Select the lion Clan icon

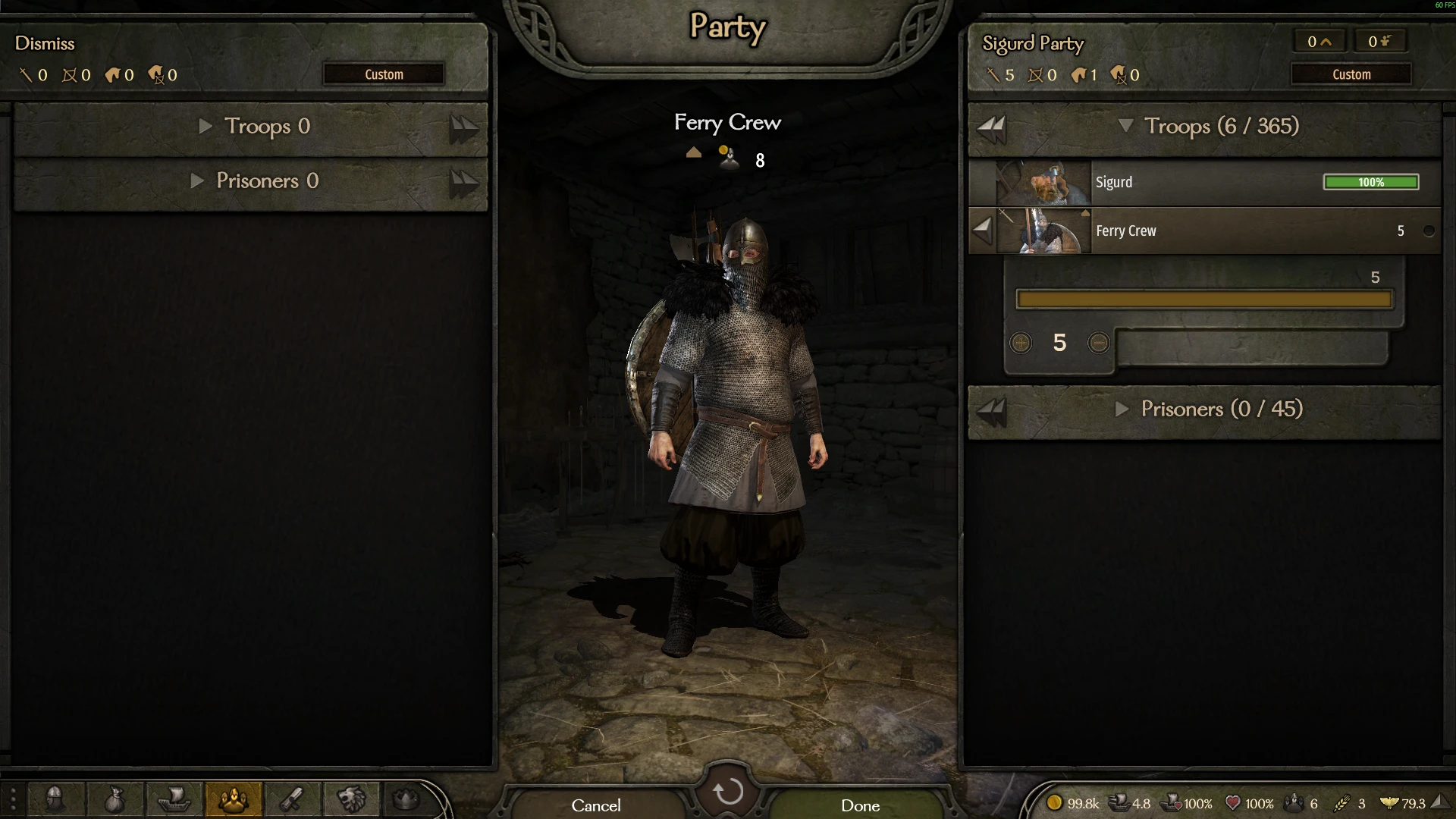(x=350, y=800)
